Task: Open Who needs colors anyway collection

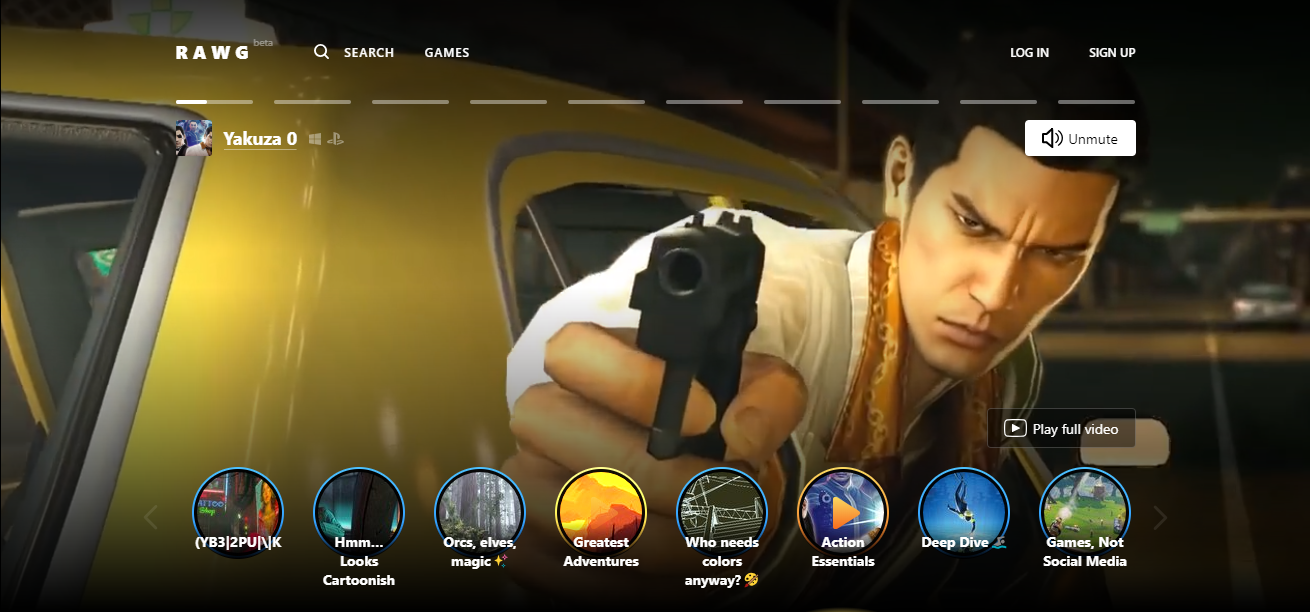Action: click(x=722, y=513)
